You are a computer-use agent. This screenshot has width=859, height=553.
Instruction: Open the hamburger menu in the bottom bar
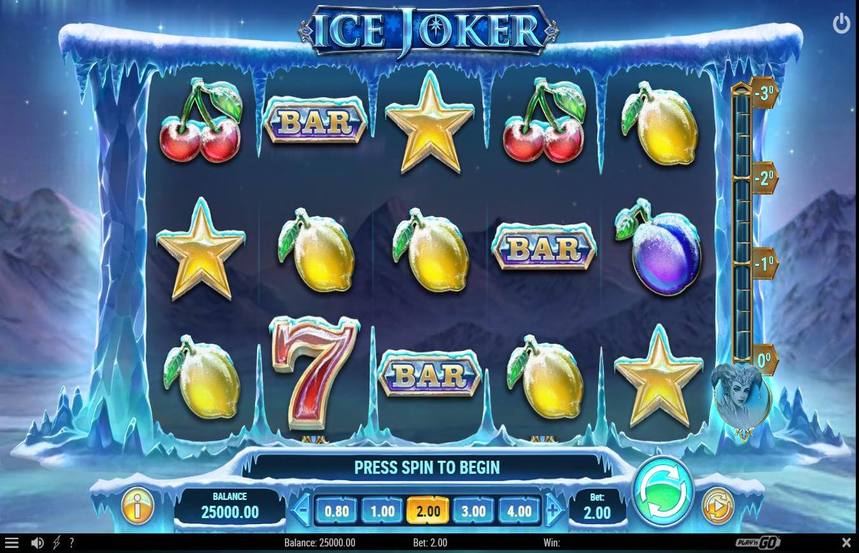[12, 543]
